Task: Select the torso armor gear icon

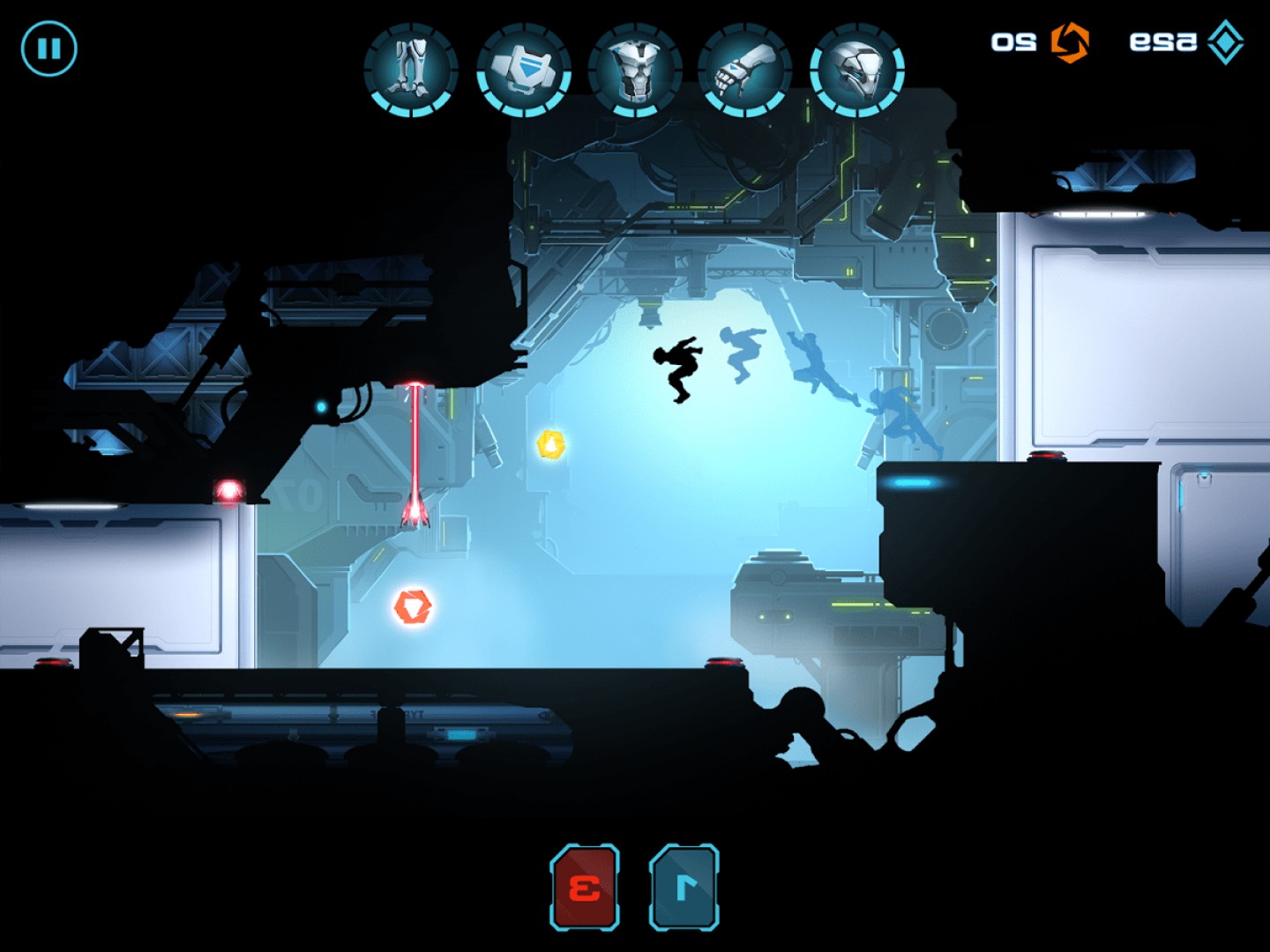Action: [x=635, y=71]
